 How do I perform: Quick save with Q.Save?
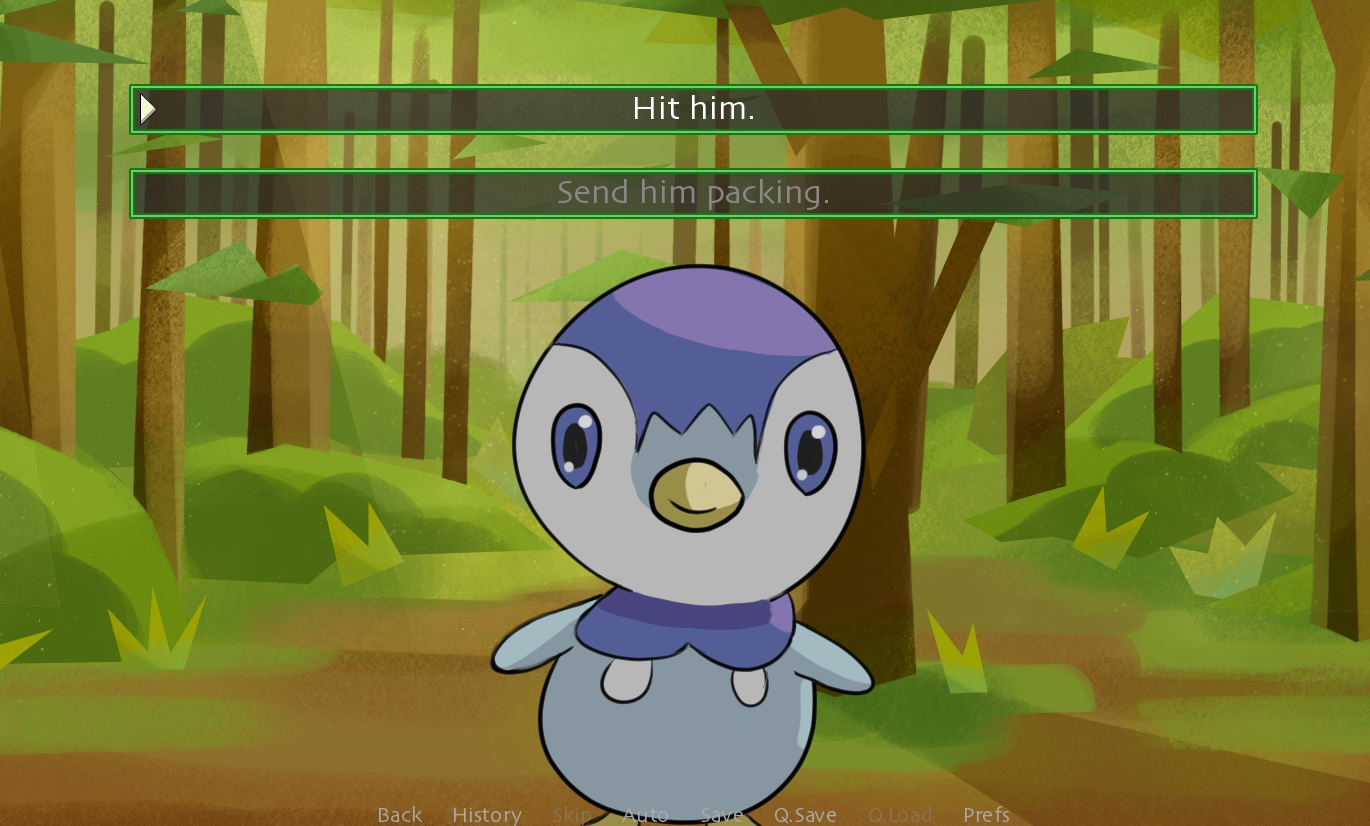coord(805,815)
